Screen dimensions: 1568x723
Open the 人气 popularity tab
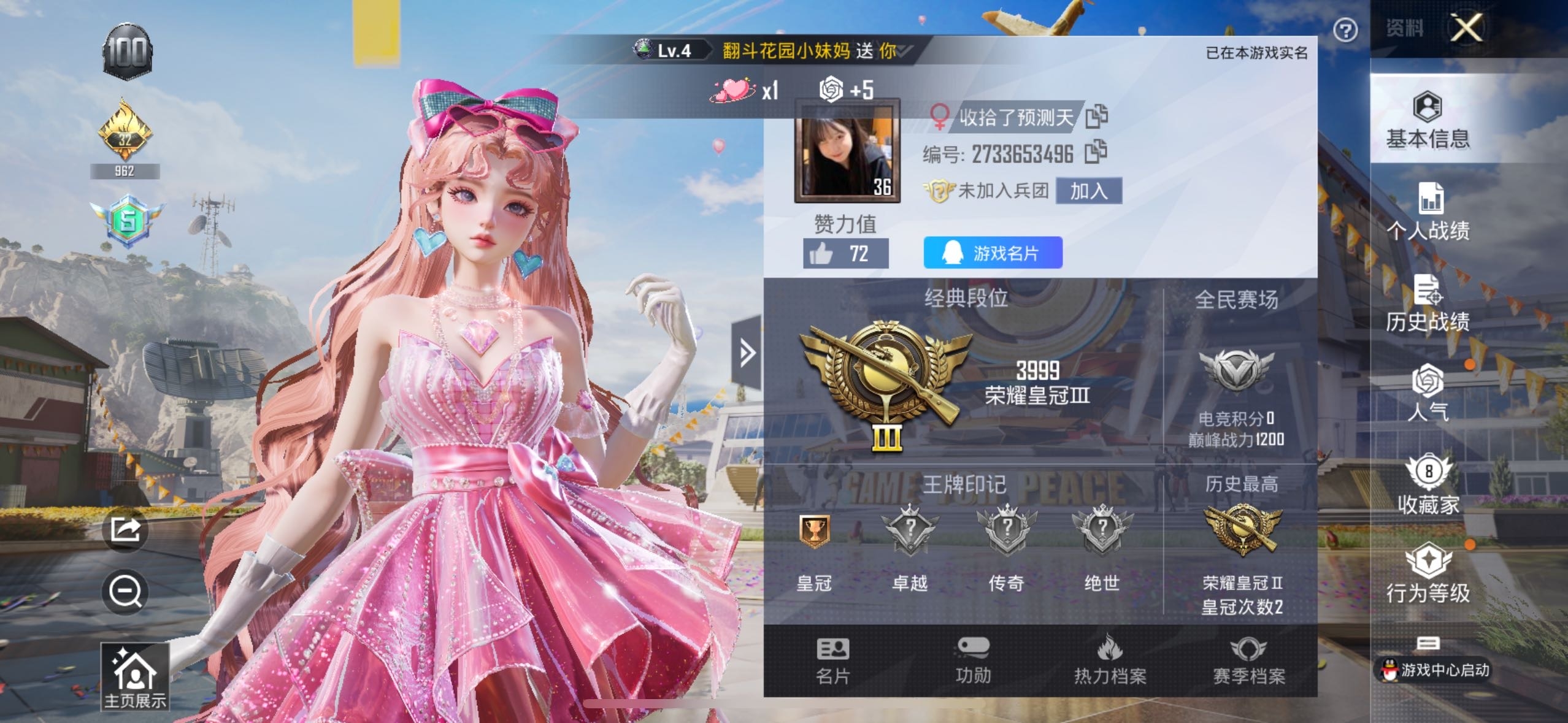pos(1428,392)
